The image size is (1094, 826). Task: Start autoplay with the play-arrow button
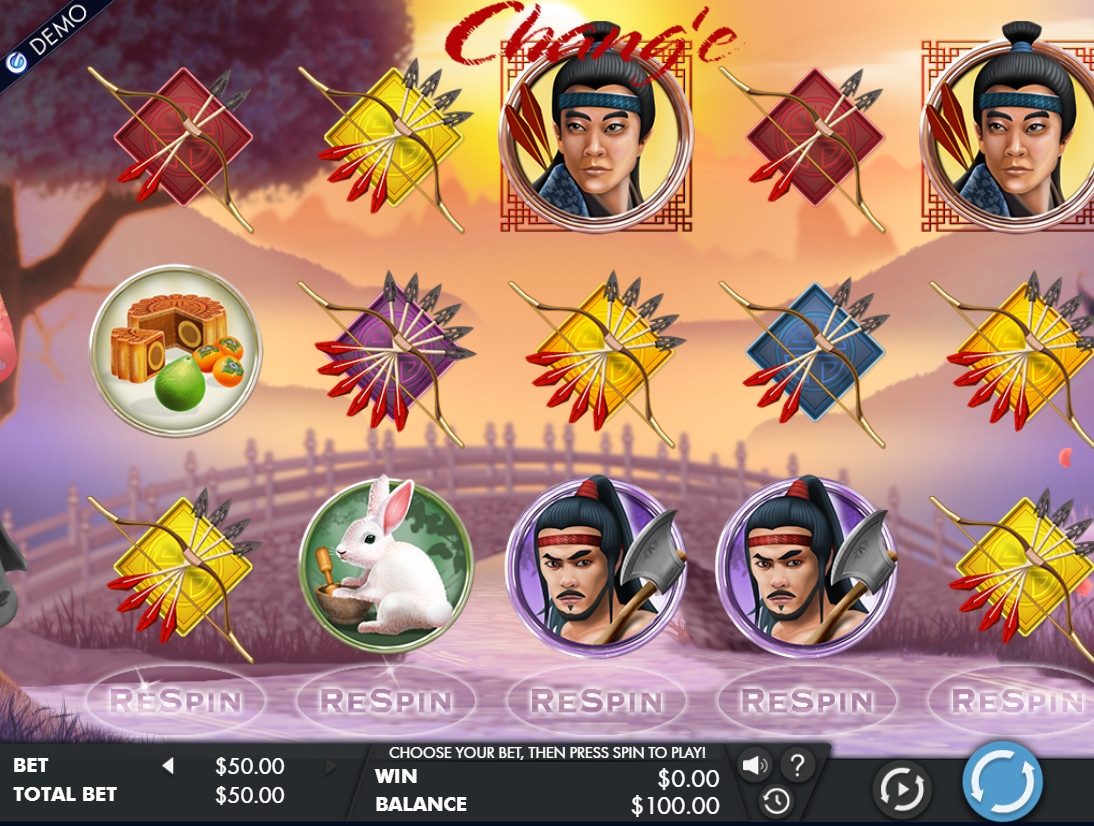point(902,790)
